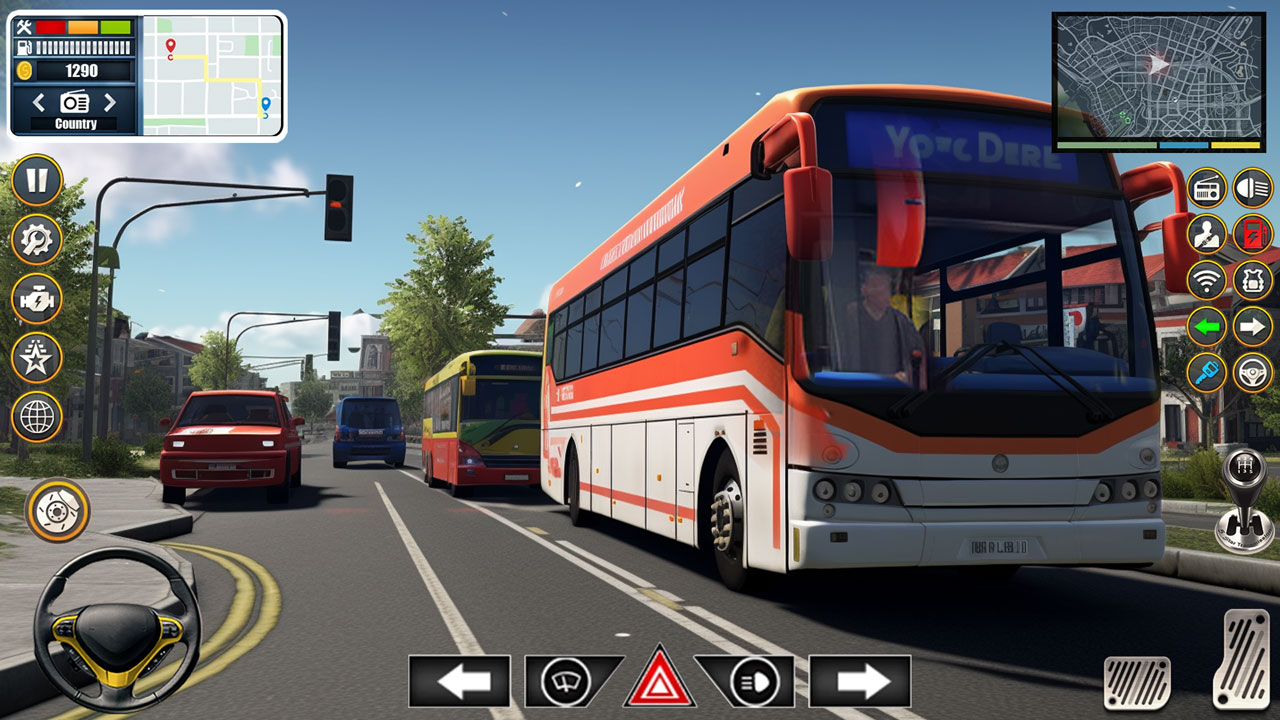Go to previous radio station with left chevron
The height and width of the screenshot is (720, 1280).
coord(39,101)
